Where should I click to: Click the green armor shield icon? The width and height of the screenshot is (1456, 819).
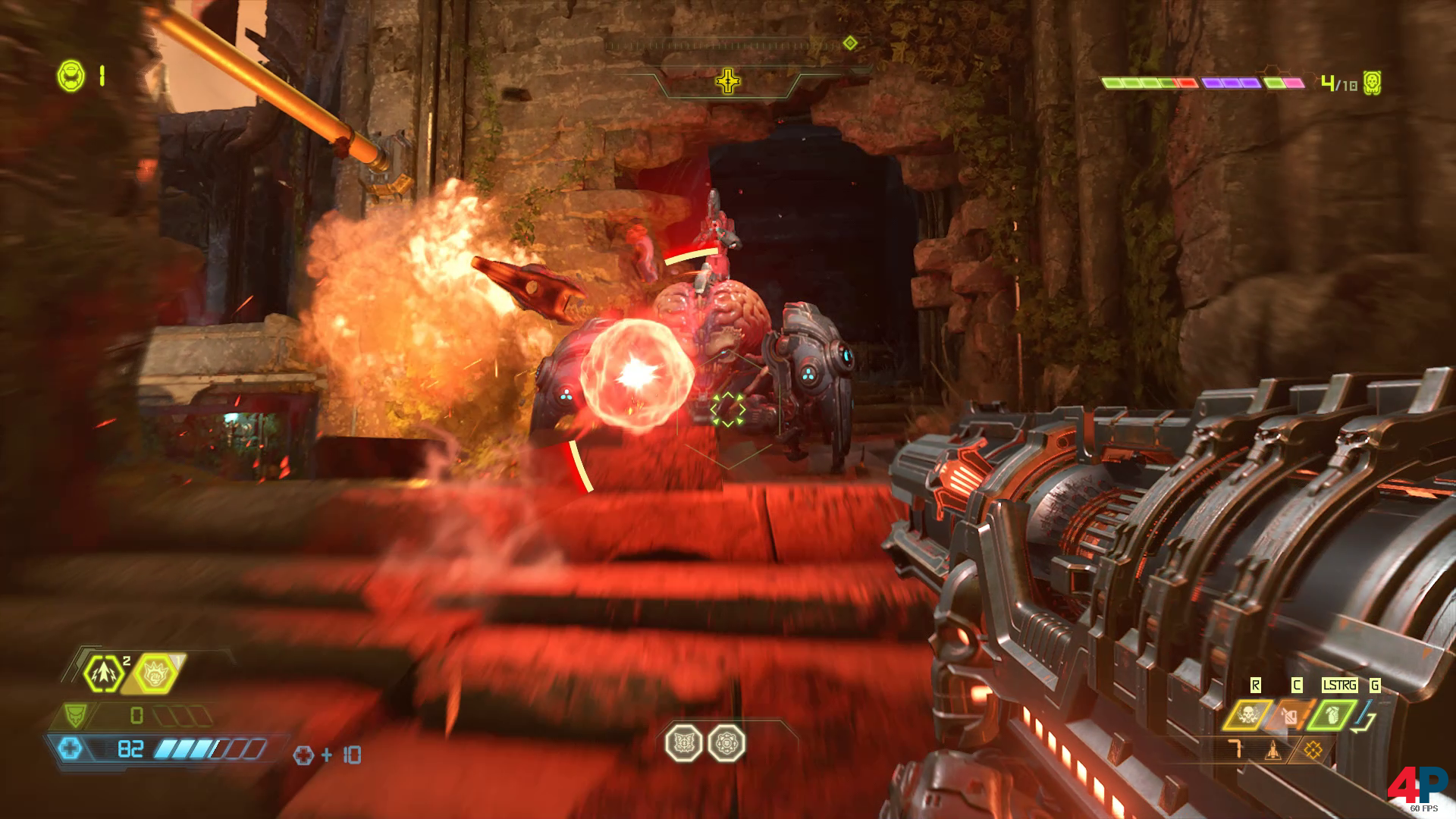(75, 714)
